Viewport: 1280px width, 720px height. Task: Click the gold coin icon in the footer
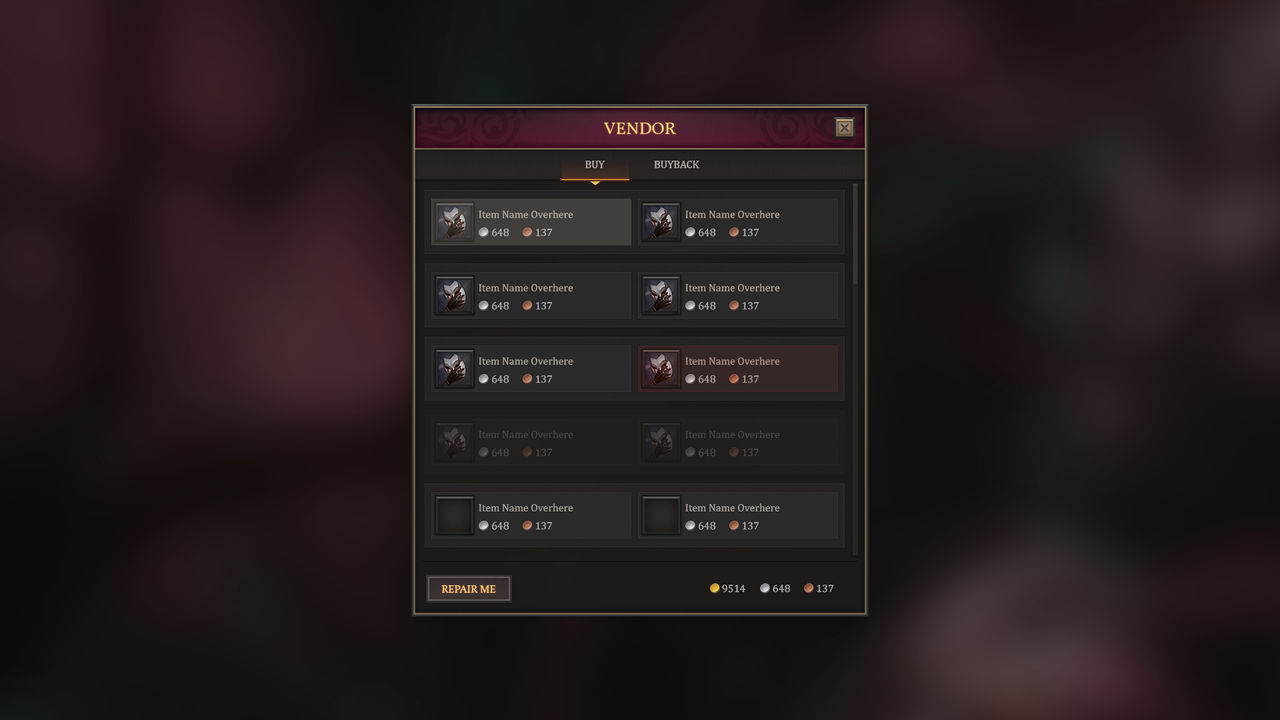716,588
